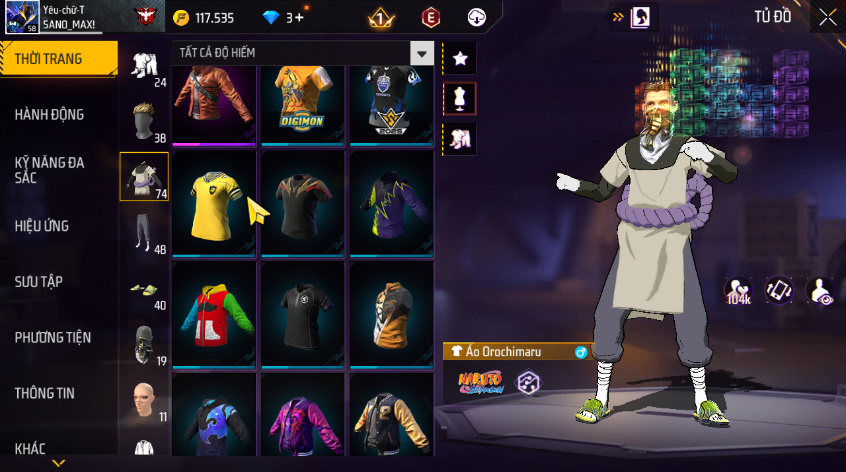Select the THỜI TRANG tab
Viewport: 846px width, 472px height.
(x=48, y=59)
